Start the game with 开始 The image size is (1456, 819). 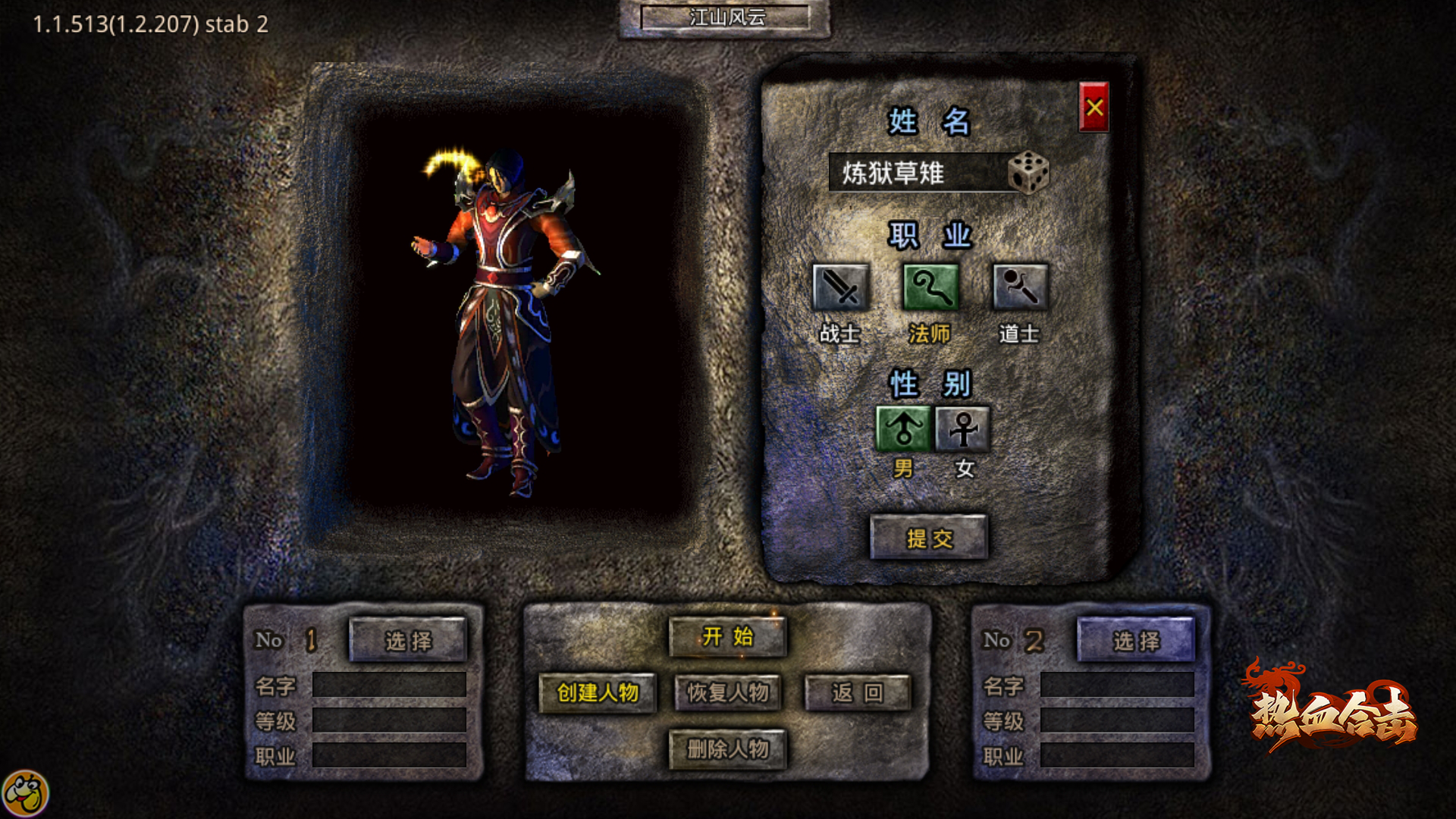727,636
